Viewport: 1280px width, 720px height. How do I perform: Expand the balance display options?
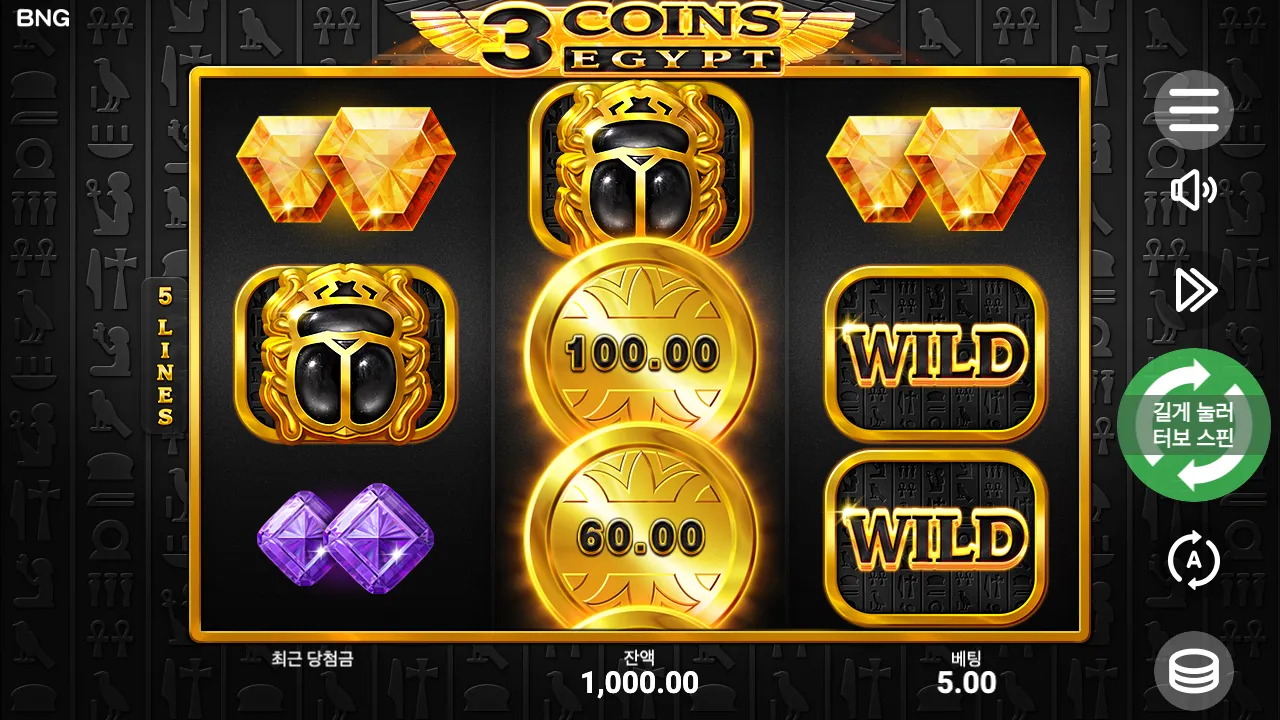tap(1195, 668)
